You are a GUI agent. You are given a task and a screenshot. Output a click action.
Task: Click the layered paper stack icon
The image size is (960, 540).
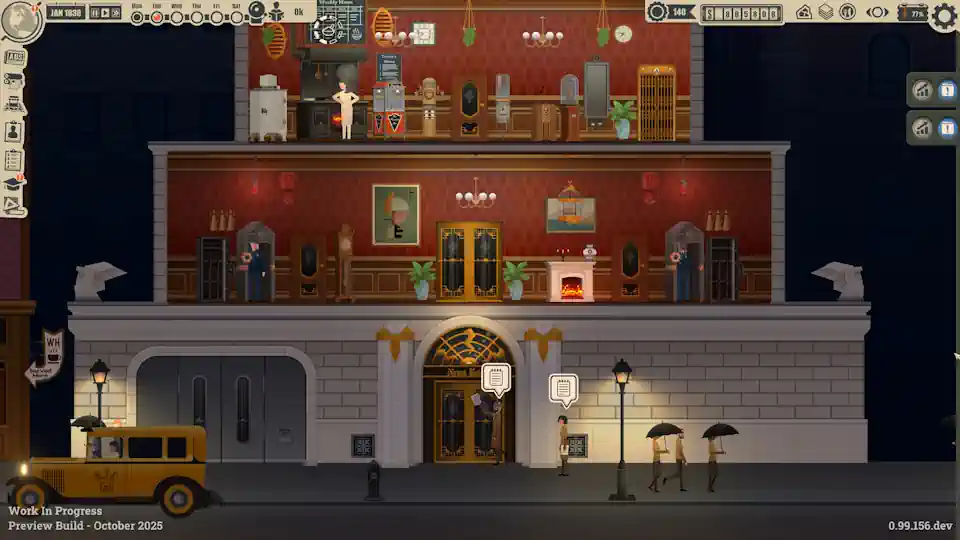[x=826, y=12]
